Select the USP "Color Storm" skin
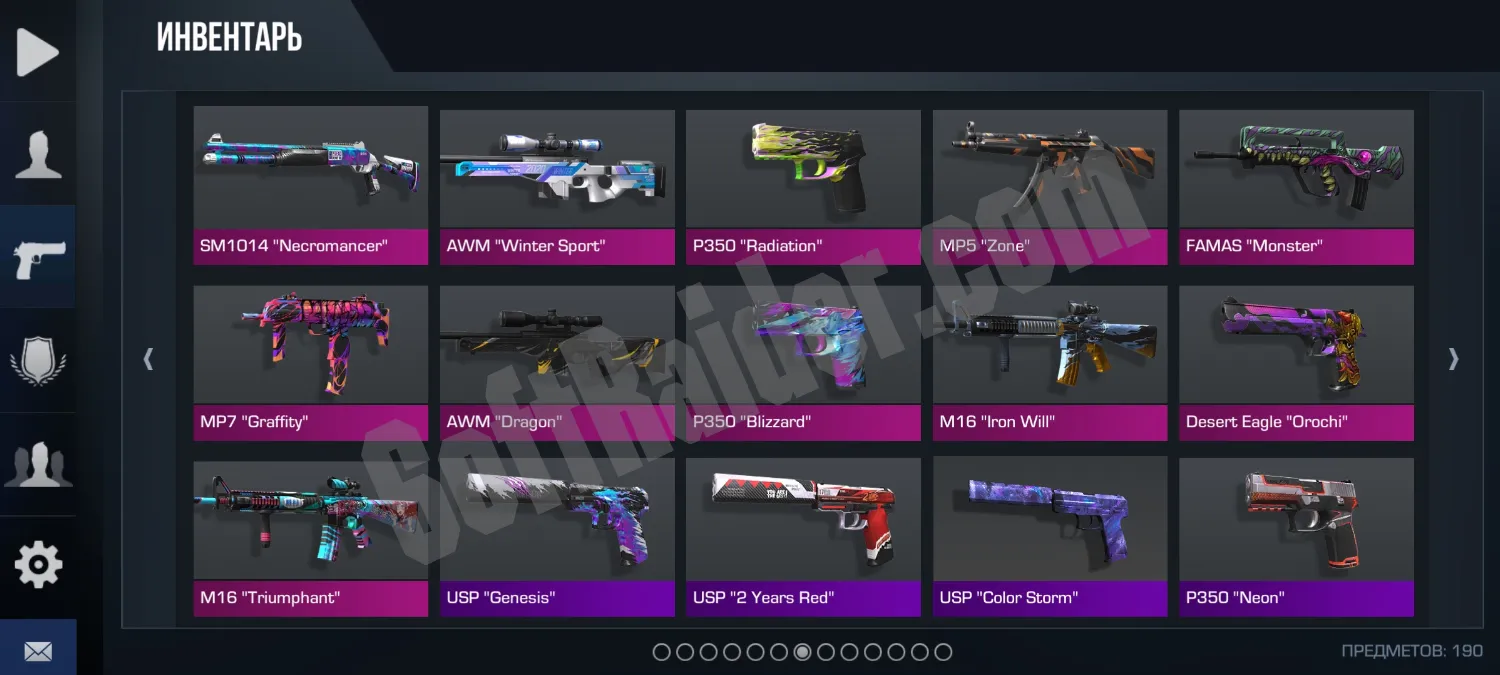1500x675 pixels. pos(1050,537)
